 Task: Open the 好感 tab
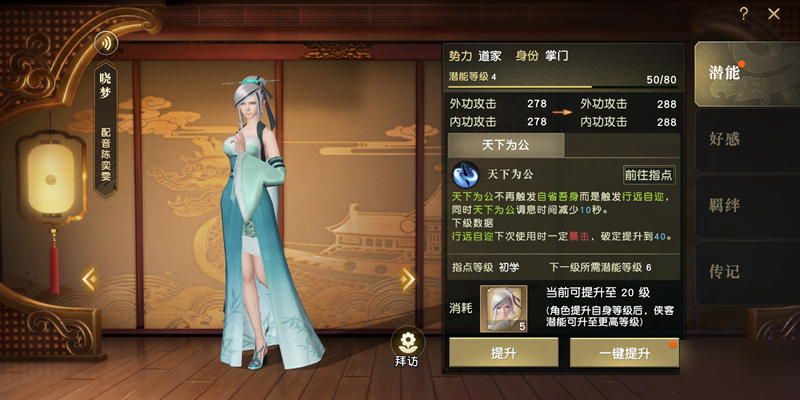727,138
